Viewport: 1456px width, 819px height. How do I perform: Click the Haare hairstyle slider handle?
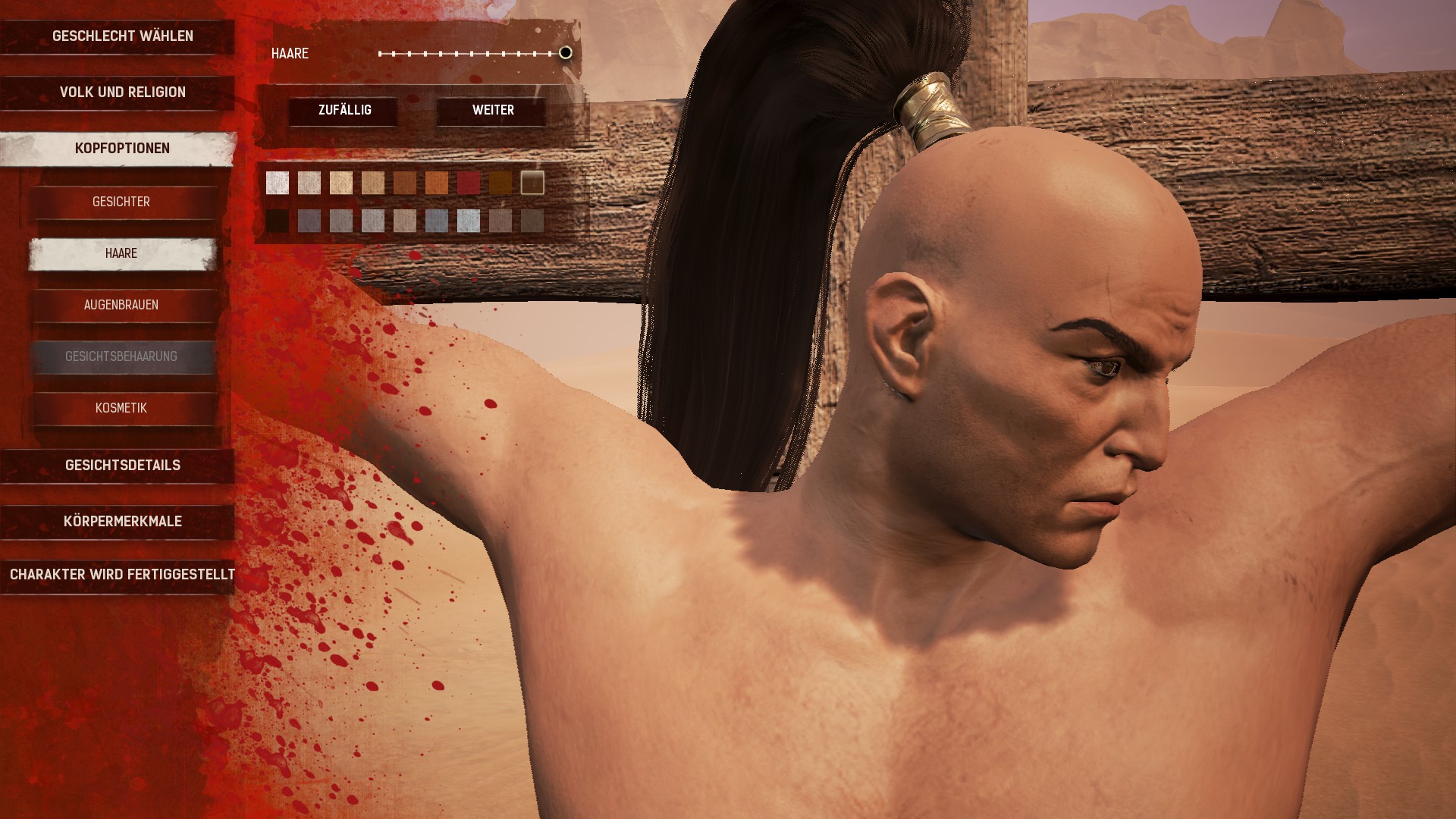pos(566,53)
